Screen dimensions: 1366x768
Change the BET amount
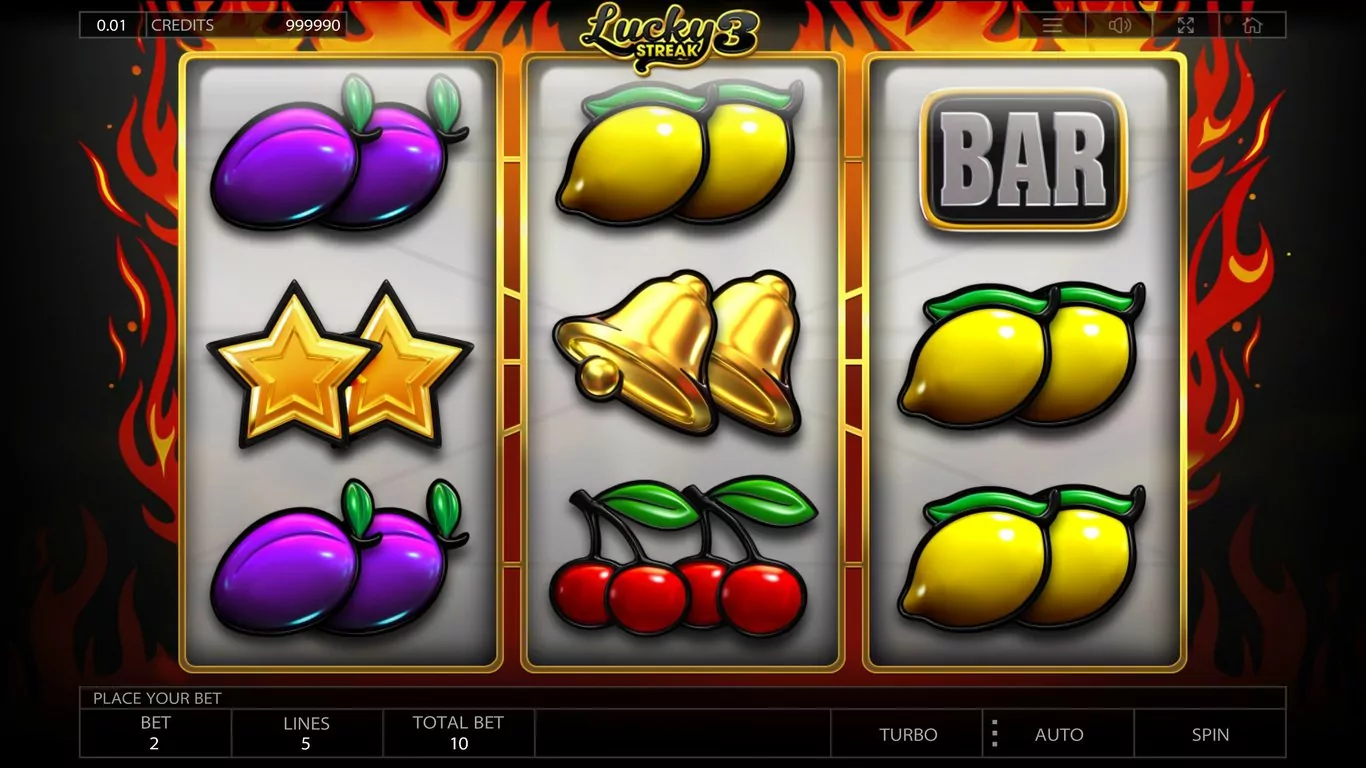[x=155, y=733]
